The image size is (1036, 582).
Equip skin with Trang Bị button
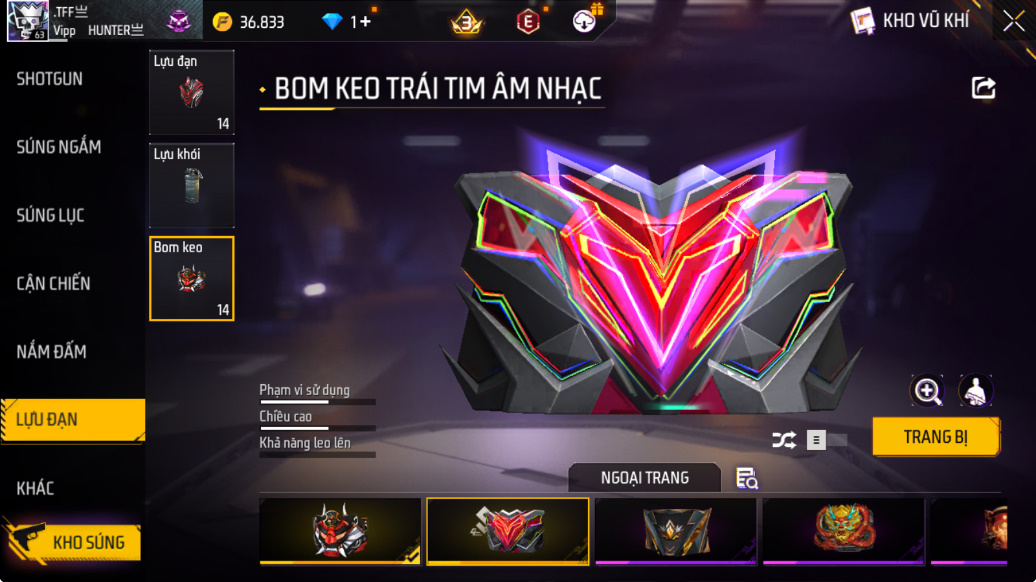936,437
